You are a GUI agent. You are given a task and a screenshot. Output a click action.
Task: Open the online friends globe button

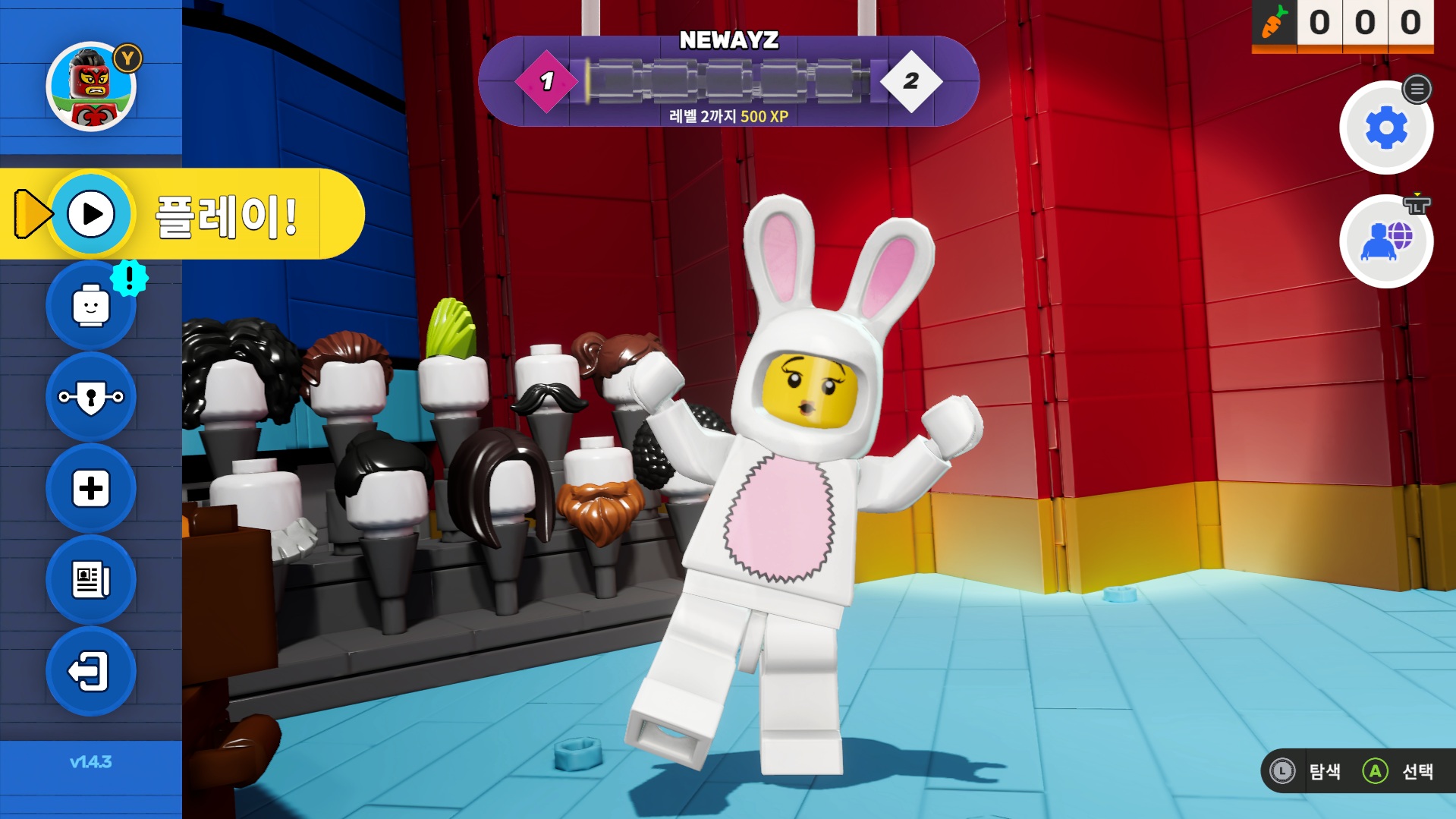1385,241
